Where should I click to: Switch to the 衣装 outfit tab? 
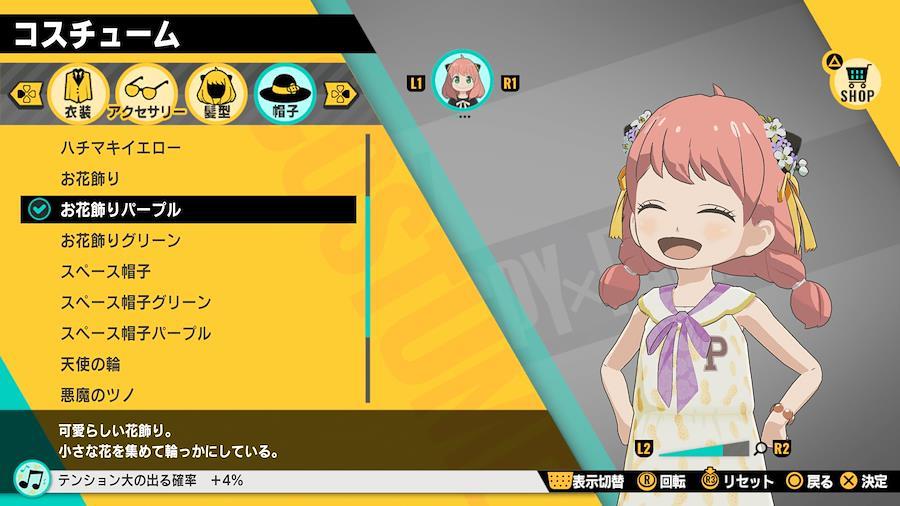click(x=78, y=94)
